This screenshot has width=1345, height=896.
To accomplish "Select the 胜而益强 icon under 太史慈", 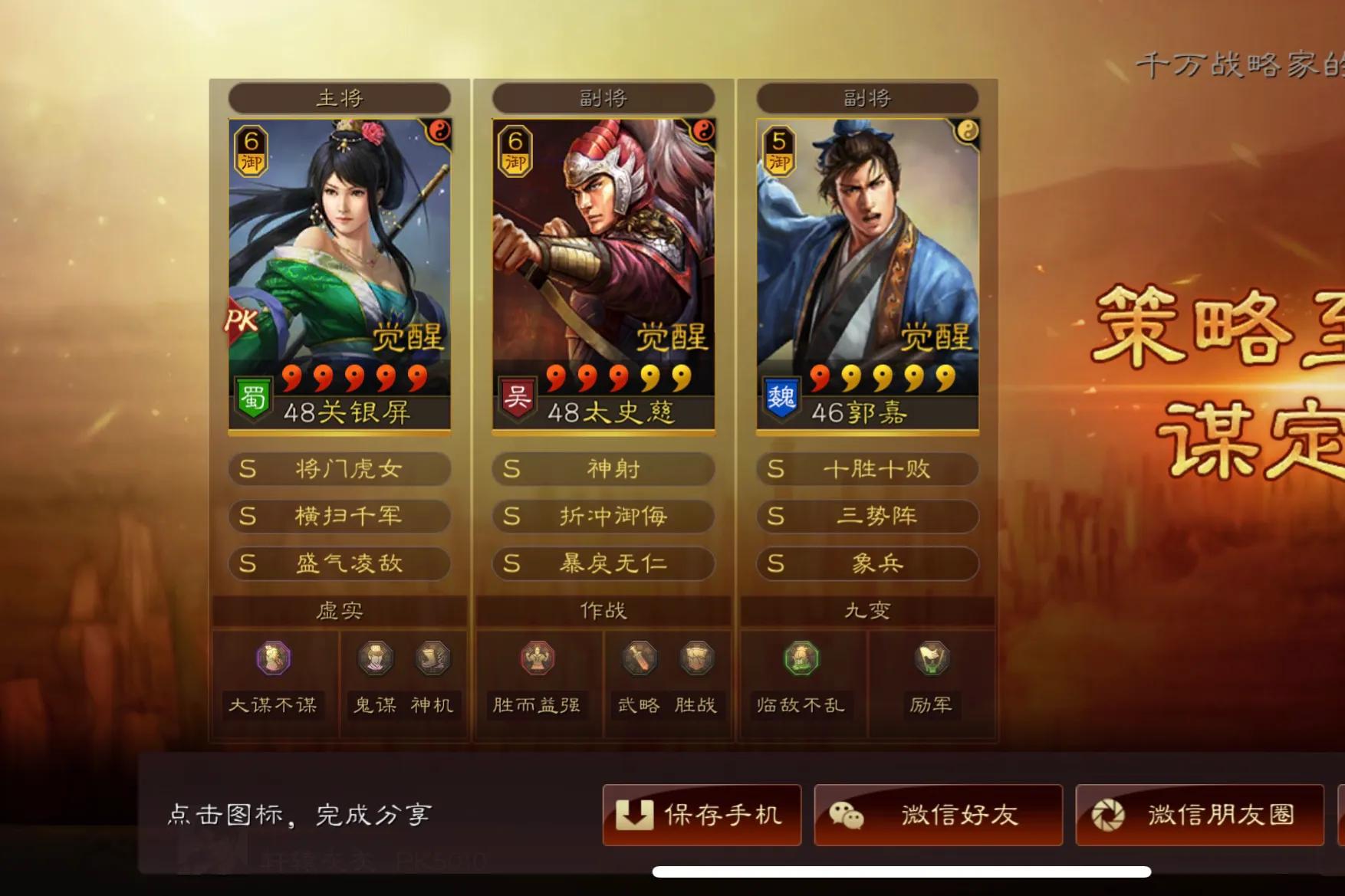I will click(x=538, y=658).
